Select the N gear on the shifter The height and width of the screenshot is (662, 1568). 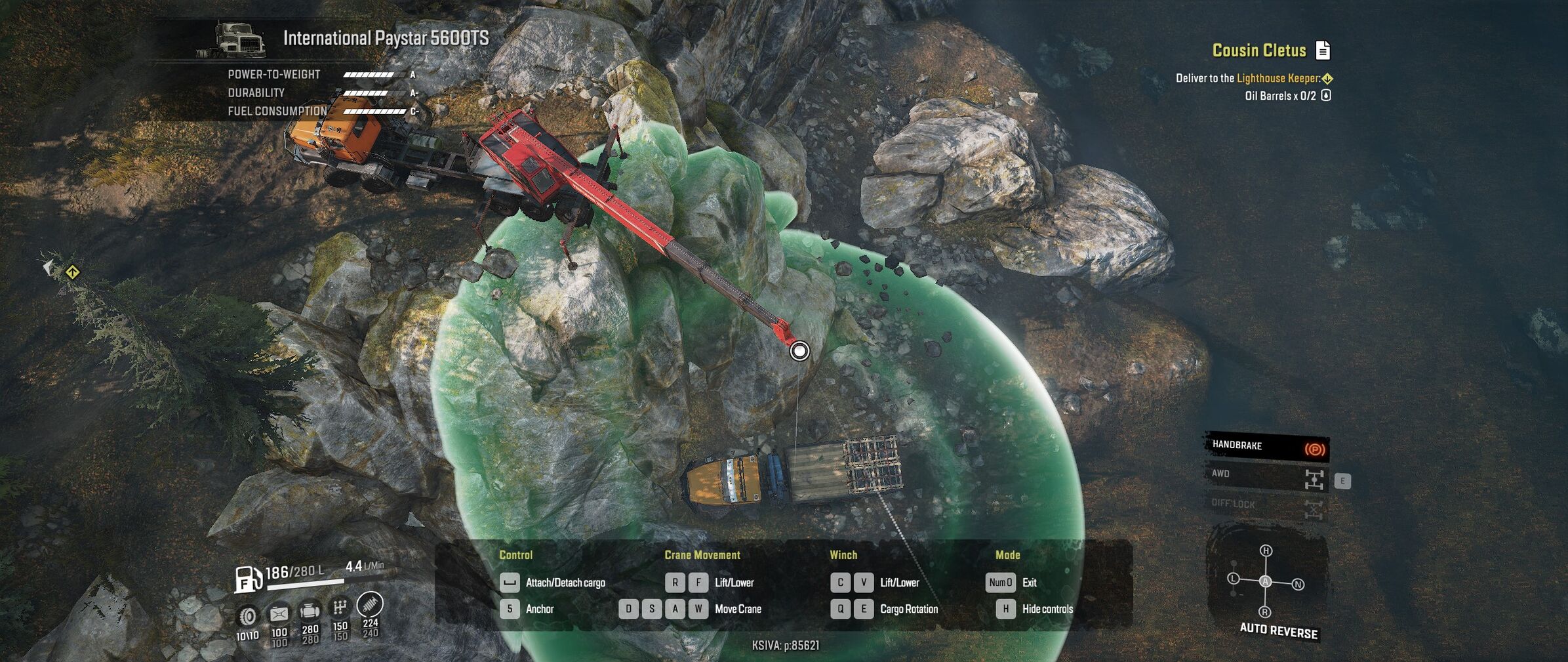pos(1298,585)
